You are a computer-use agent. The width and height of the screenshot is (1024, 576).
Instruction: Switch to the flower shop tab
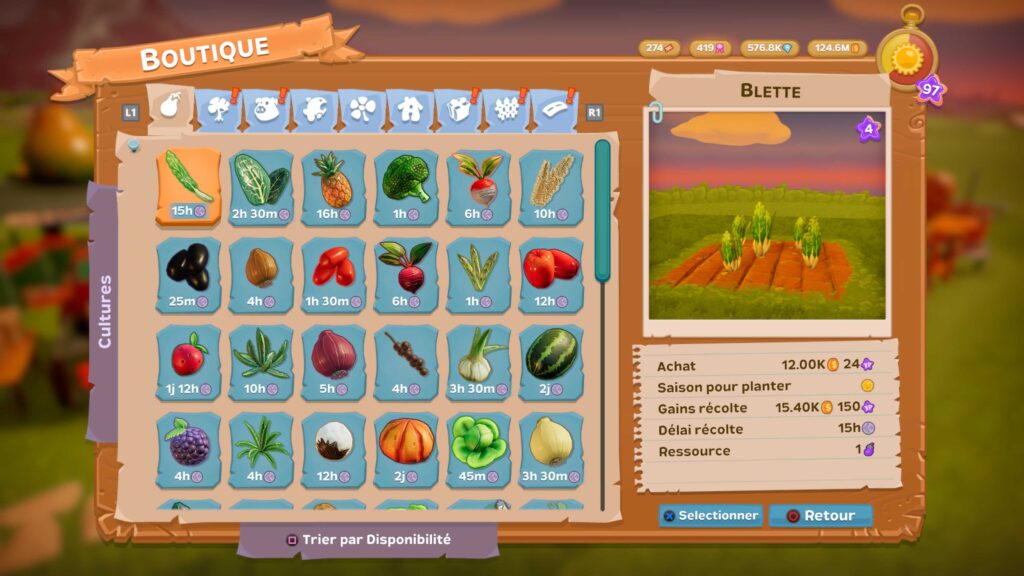(362, 109)
